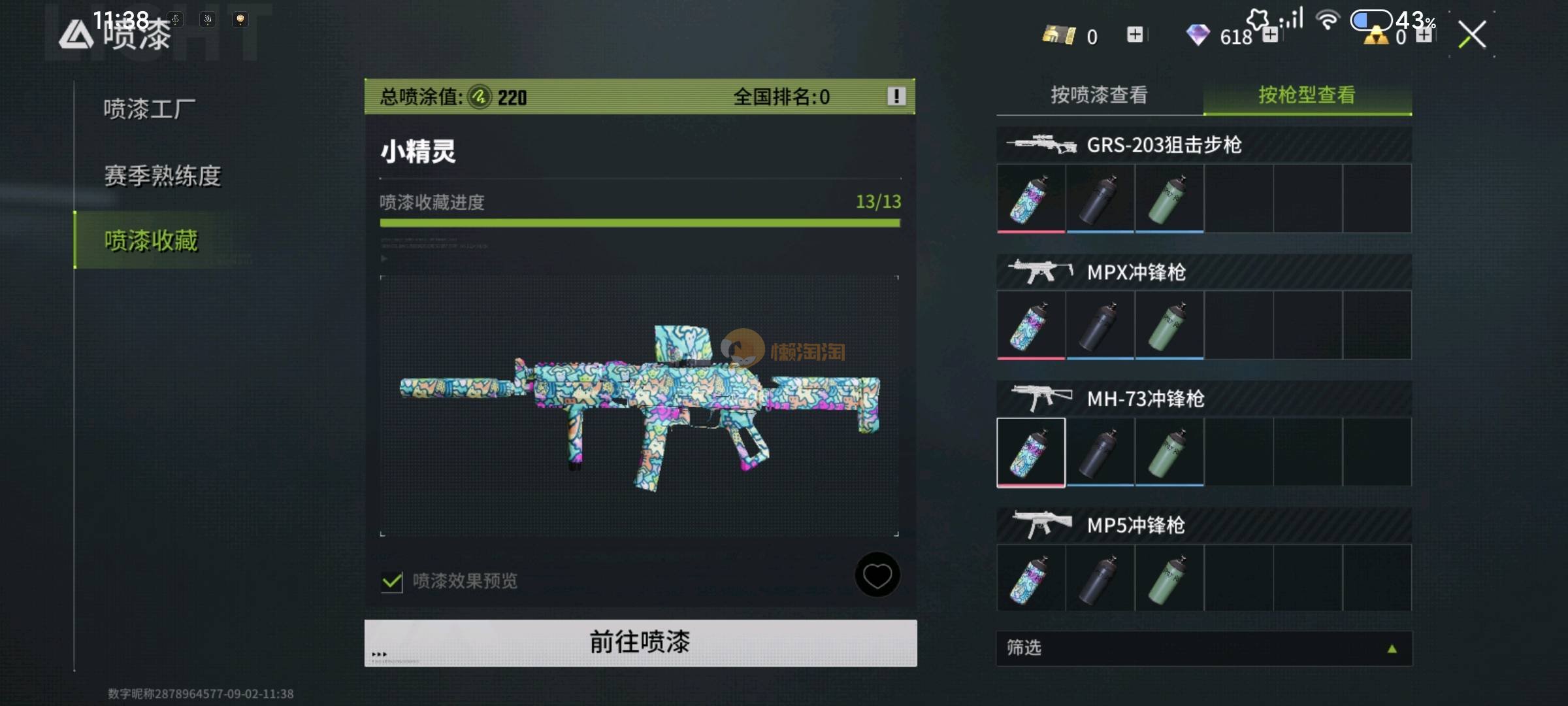Select the colorful spray can under MP5冲锋枪
The height and width of the screenshot is (706, 1568).
pos(1031,579)
